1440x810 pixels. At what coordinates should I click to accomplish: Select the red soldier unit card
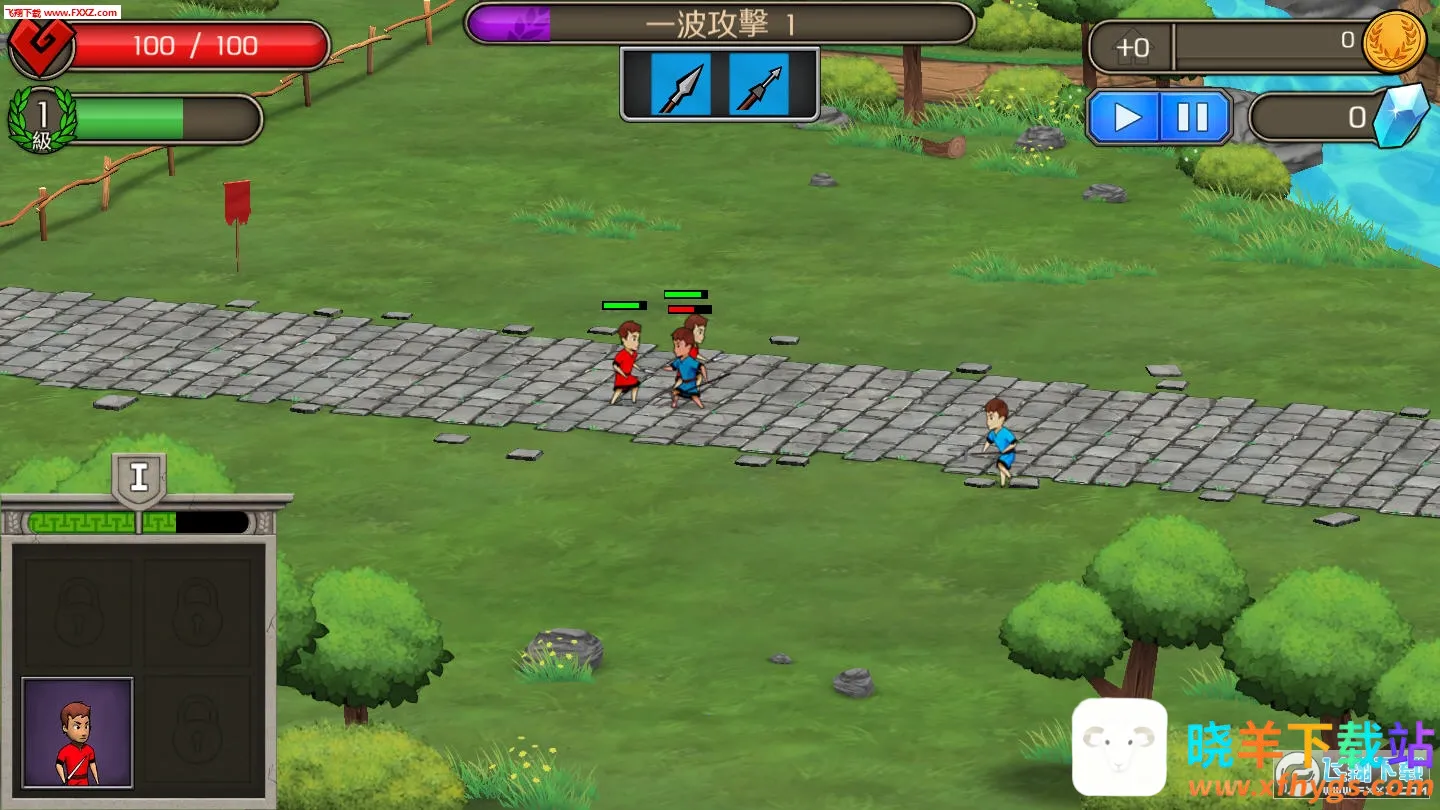click(x=78, y=732)
